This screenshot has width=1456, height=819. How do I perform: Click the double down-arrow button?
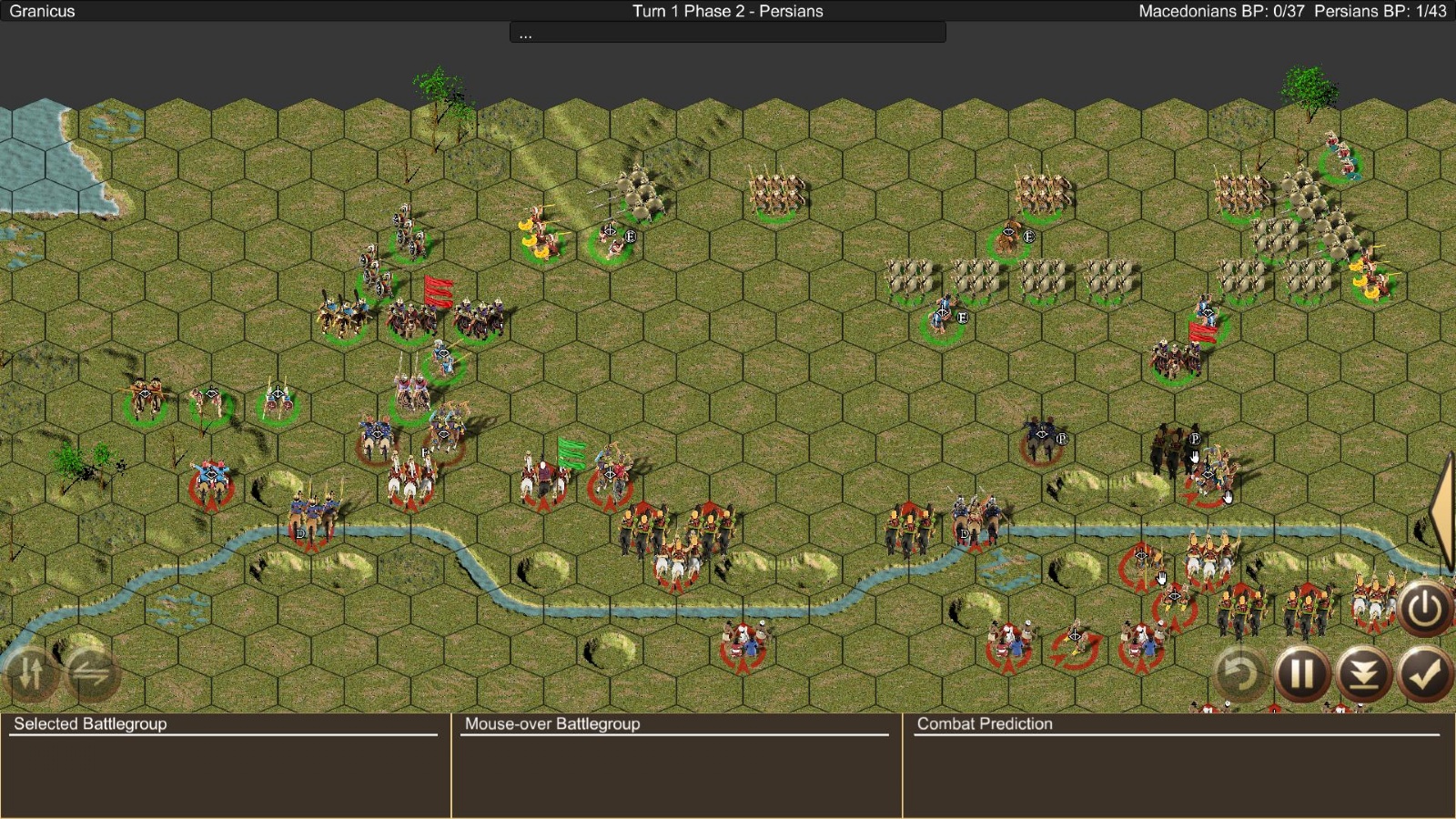point(1363,674)
